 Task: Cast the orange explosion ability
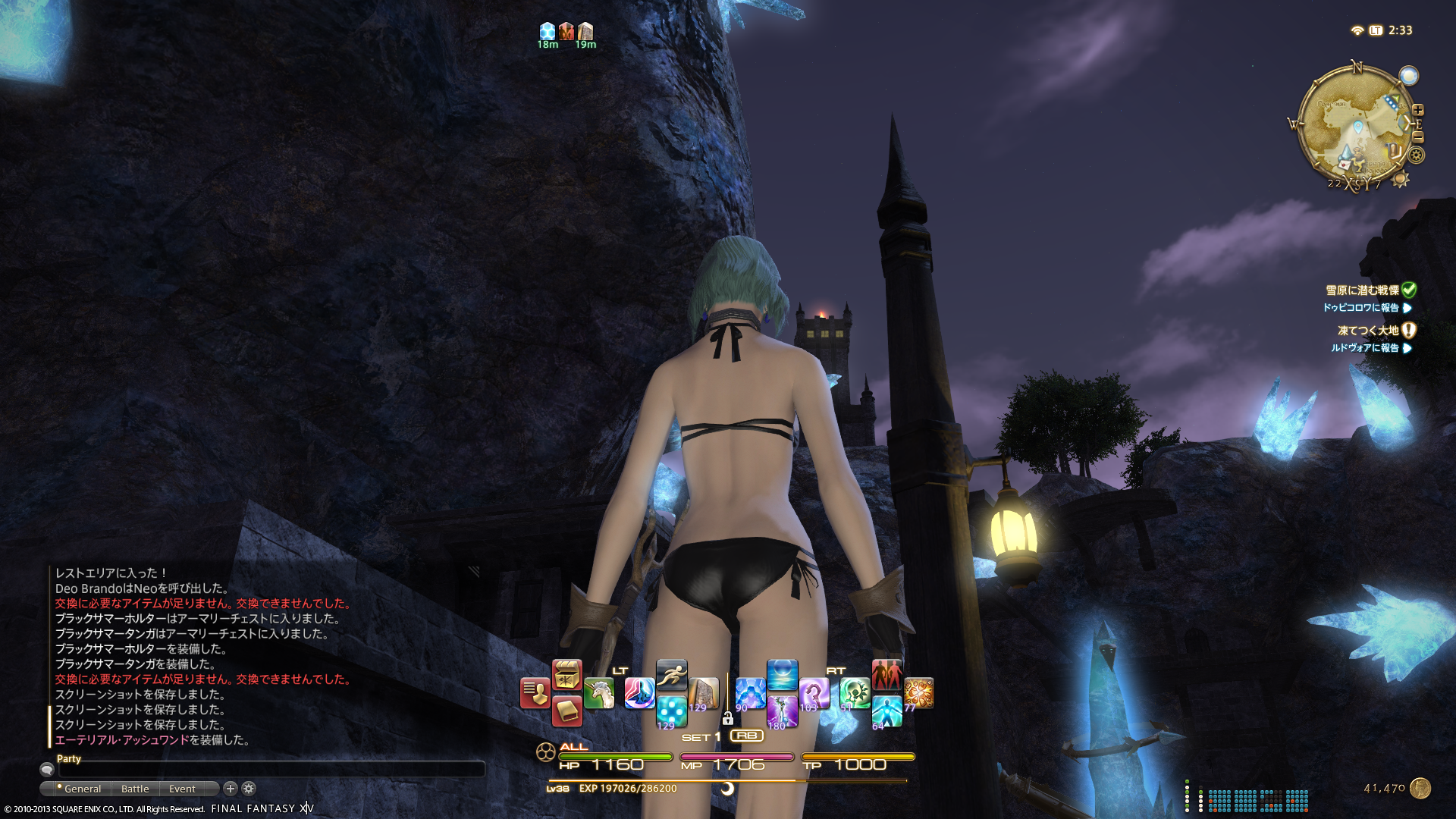coord(918,692)
